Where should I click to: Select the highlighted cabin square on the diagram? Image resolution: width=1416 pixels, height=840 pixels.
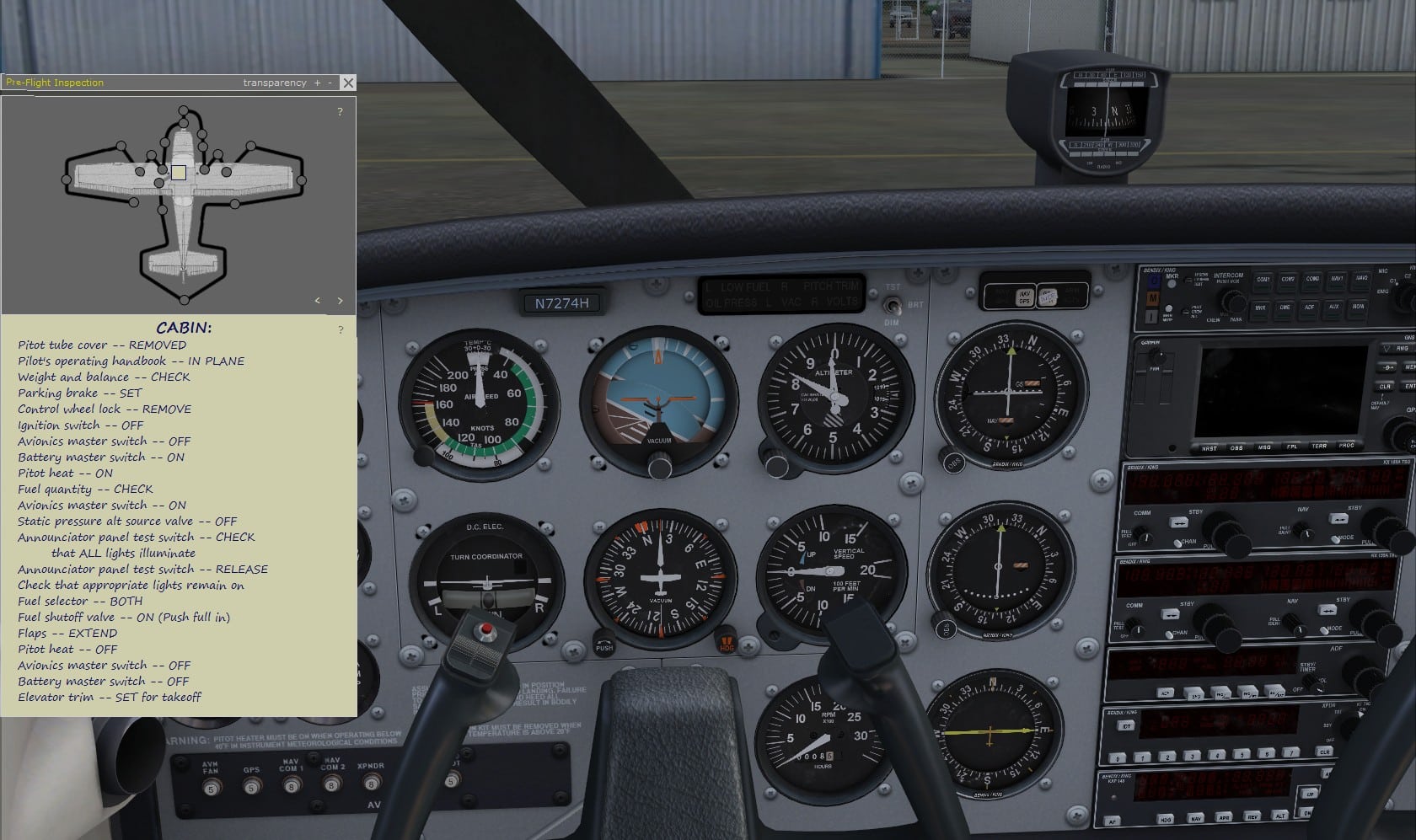coord(179,172)
